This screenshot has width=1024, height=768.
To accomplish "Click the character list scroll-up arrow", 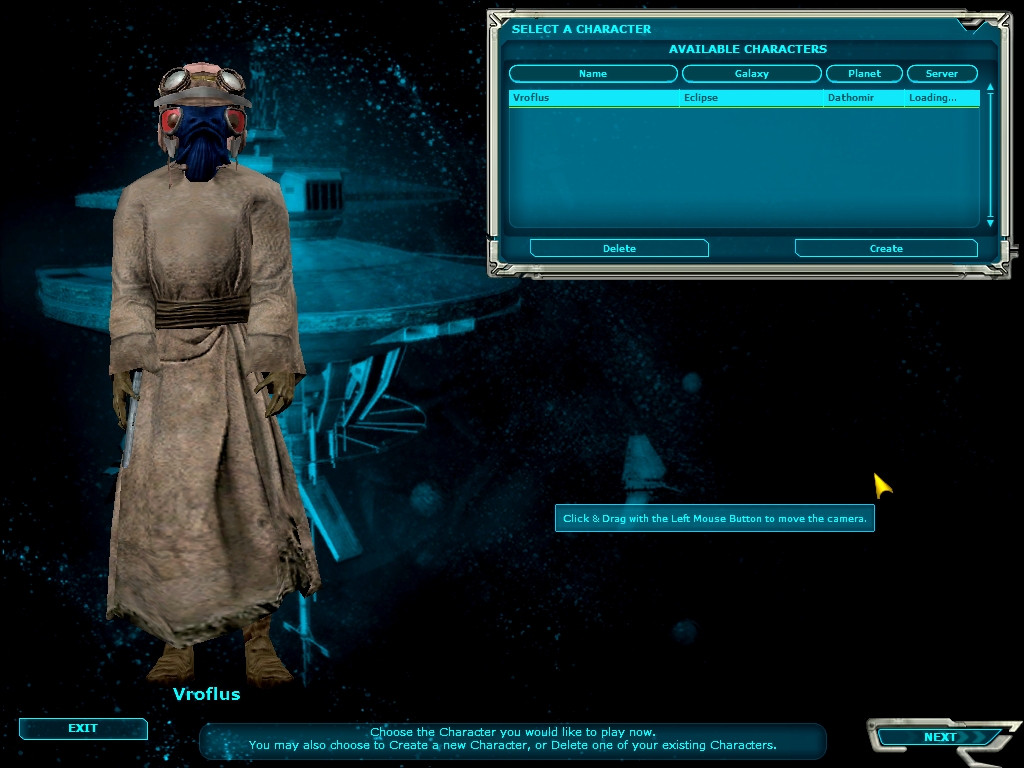I will point(990,88).
